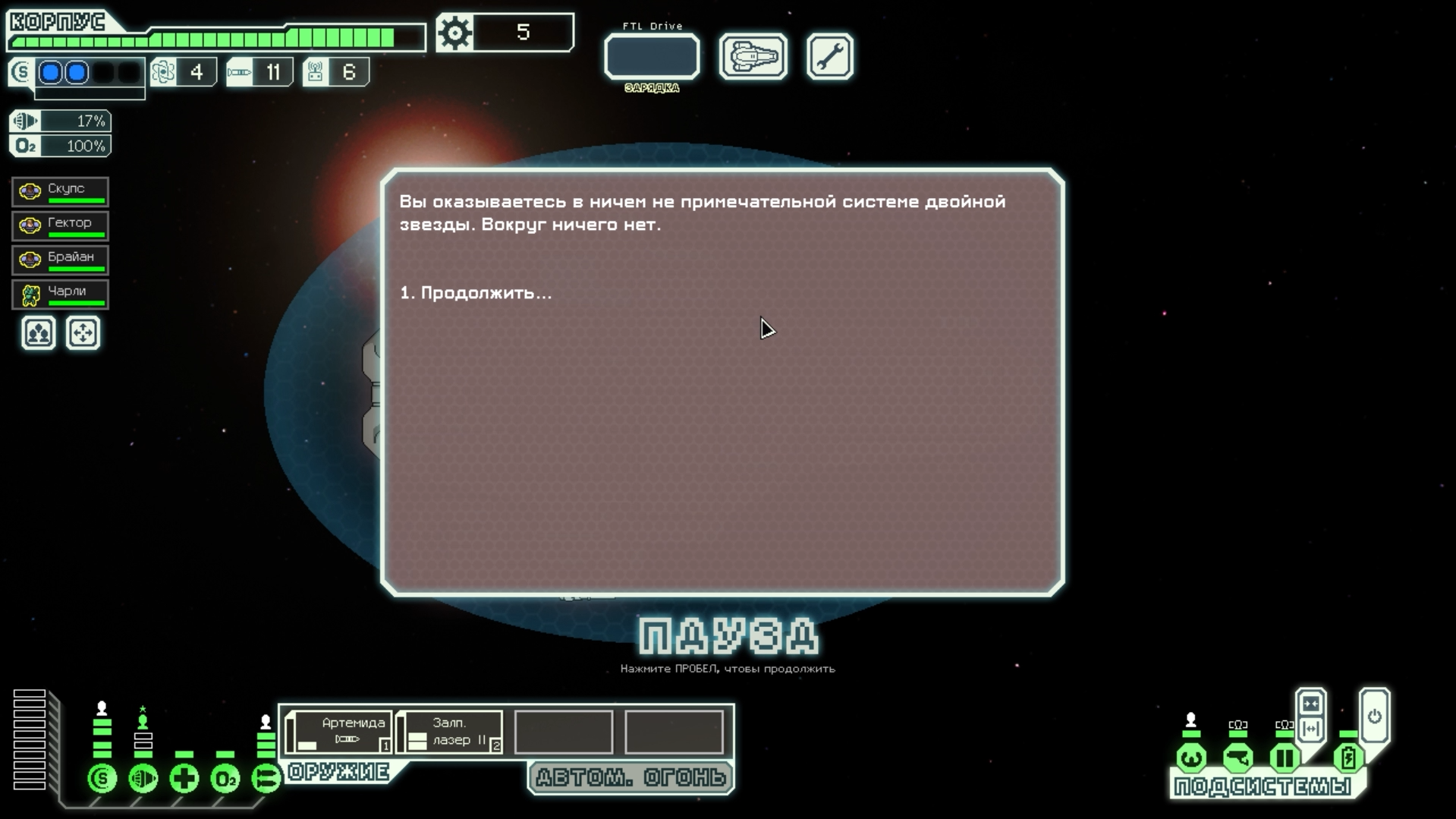The width and height of the screenshot is (1456, 819).
Task: Open the ship overview screen
Action: [753, 57]
